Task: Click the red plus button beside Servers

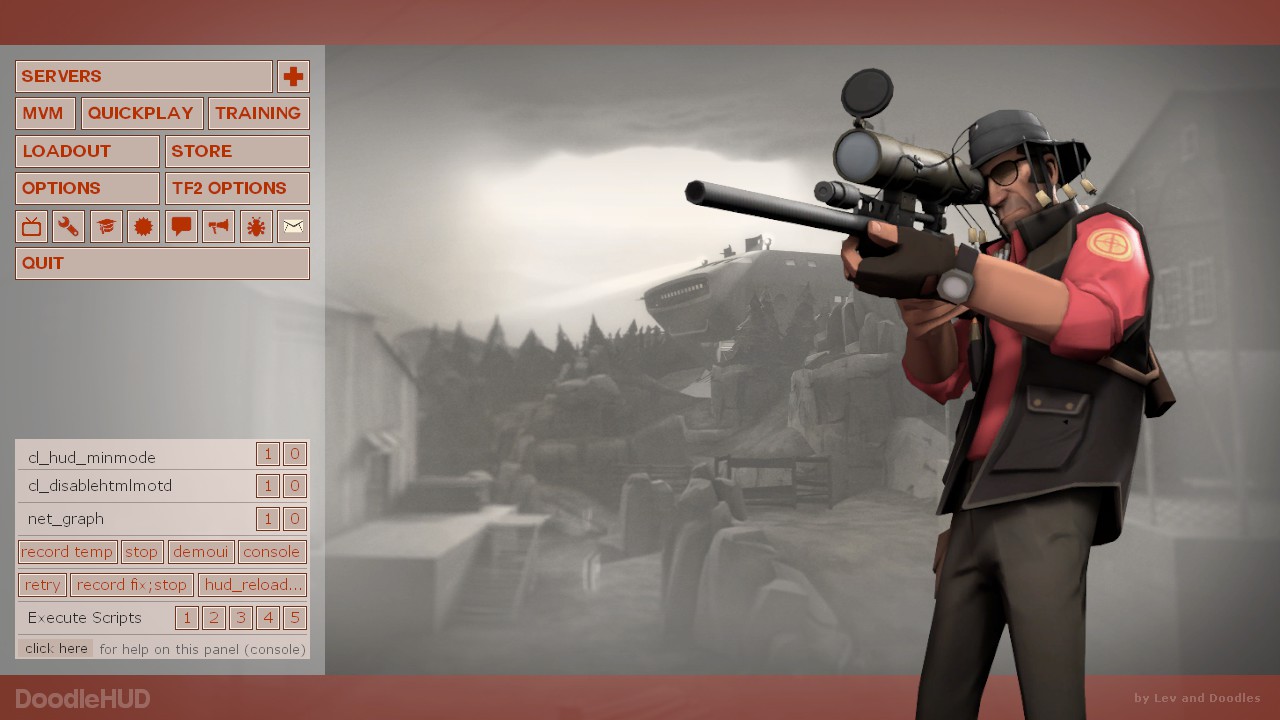Action: coord(293,76)
